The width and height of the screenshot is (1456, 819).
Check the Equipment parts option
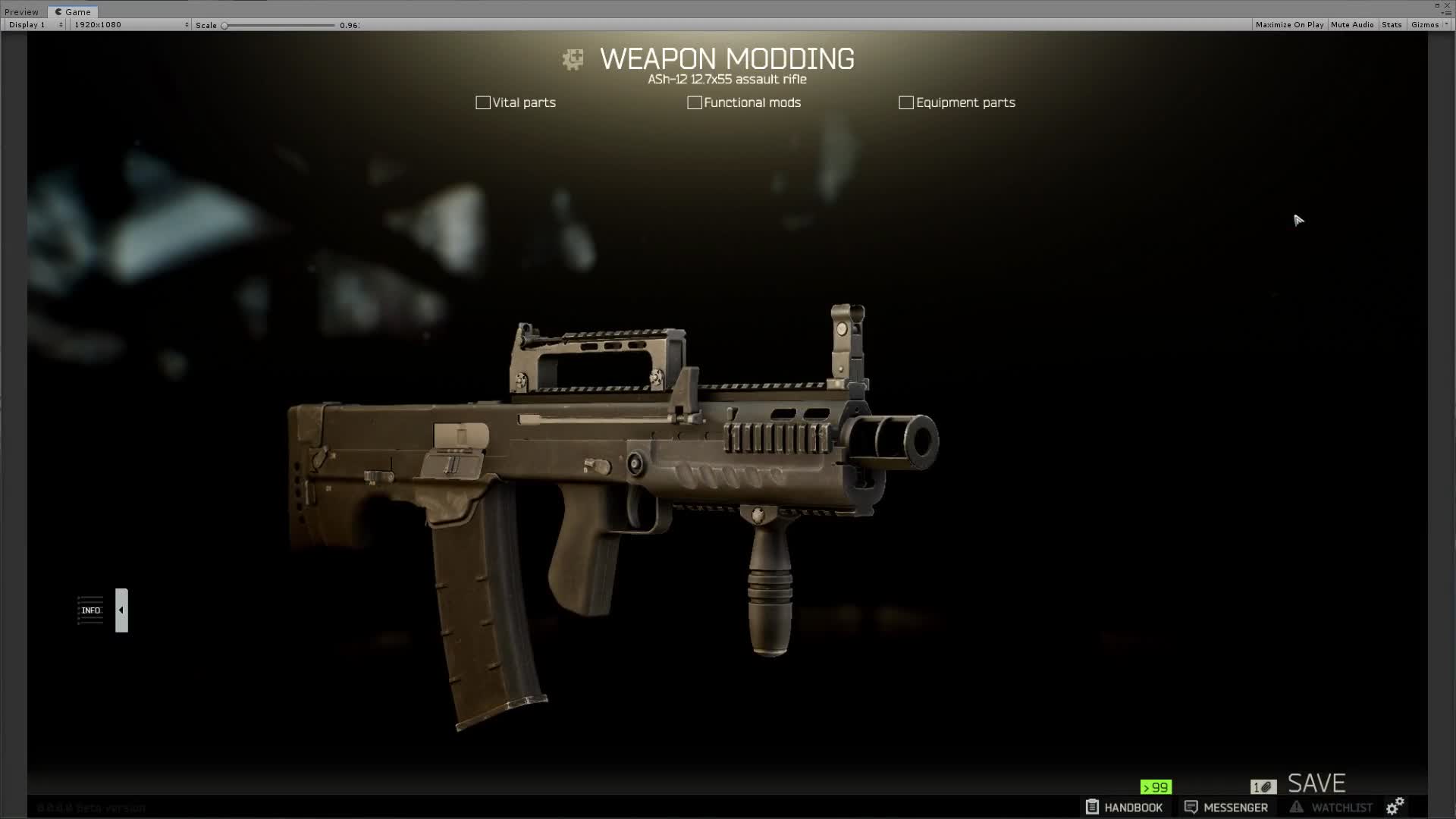click(906, 102)
